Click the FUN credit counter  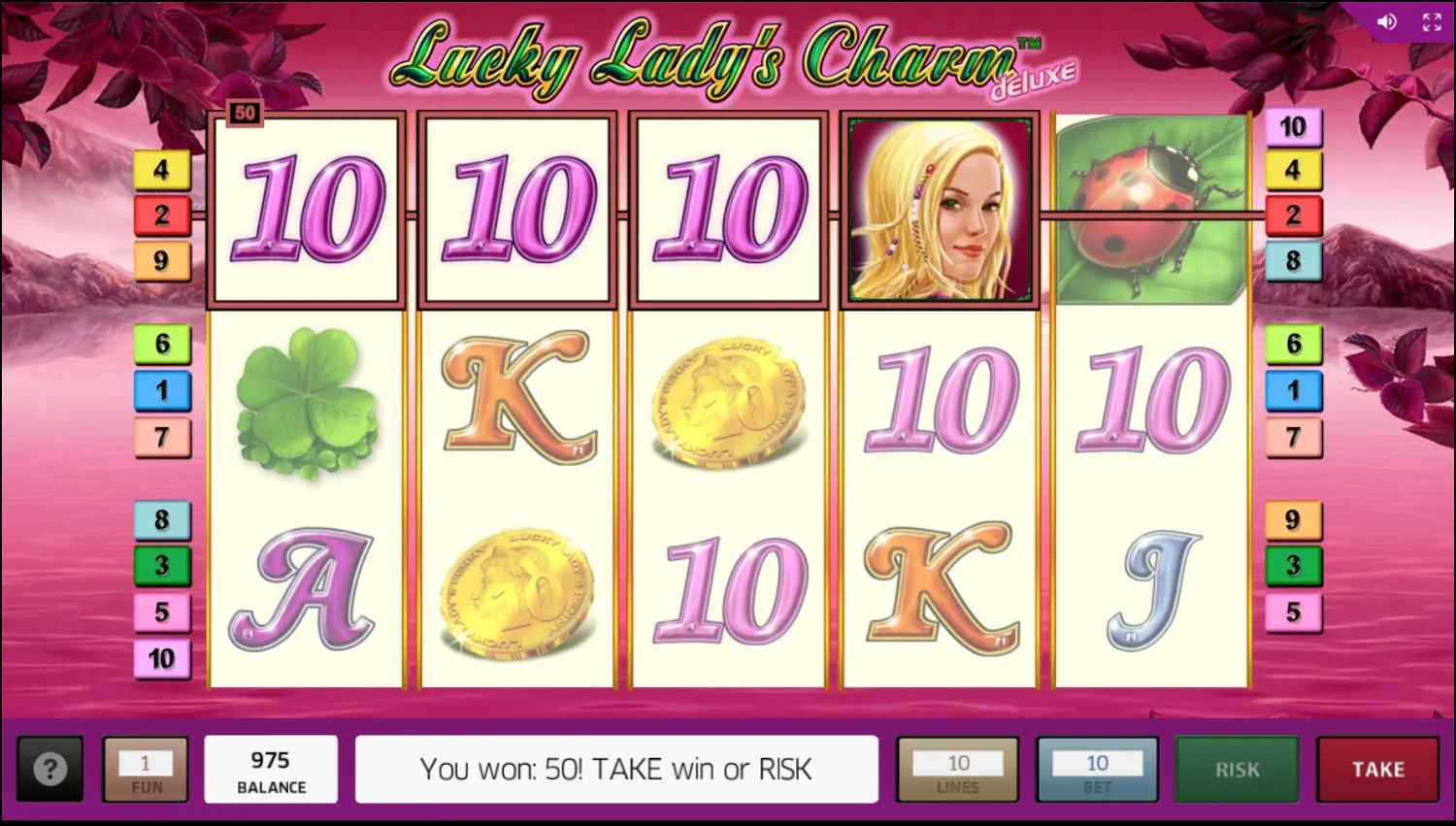click(x=146, y=770)
